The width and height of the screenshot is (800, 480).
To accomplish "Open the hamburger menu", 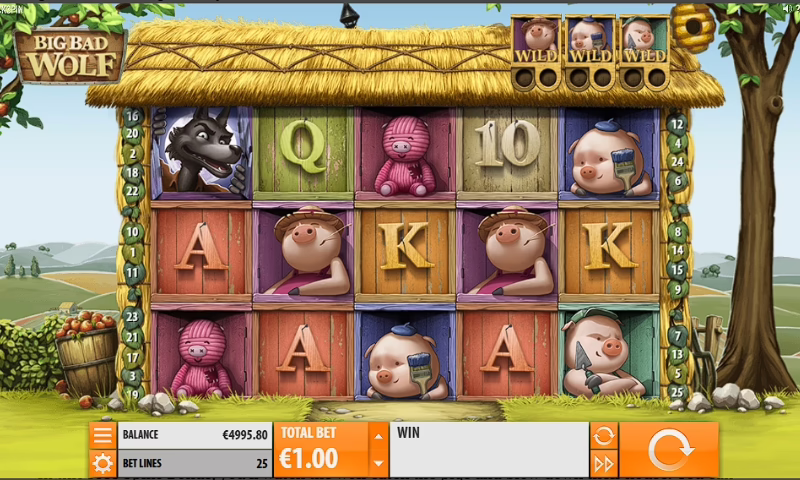I will pos(103,436).
